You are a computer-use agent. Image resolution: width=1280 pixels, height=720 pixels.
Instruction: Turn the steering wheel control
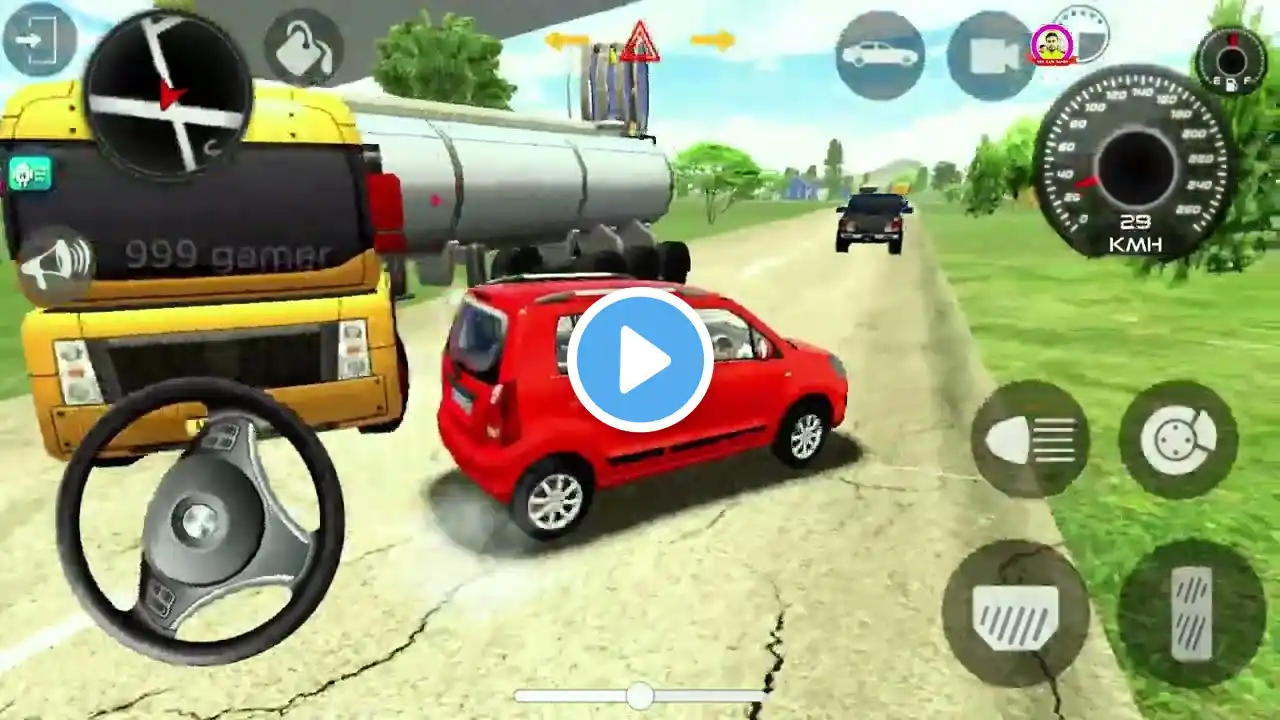click(x=200, y=520)
